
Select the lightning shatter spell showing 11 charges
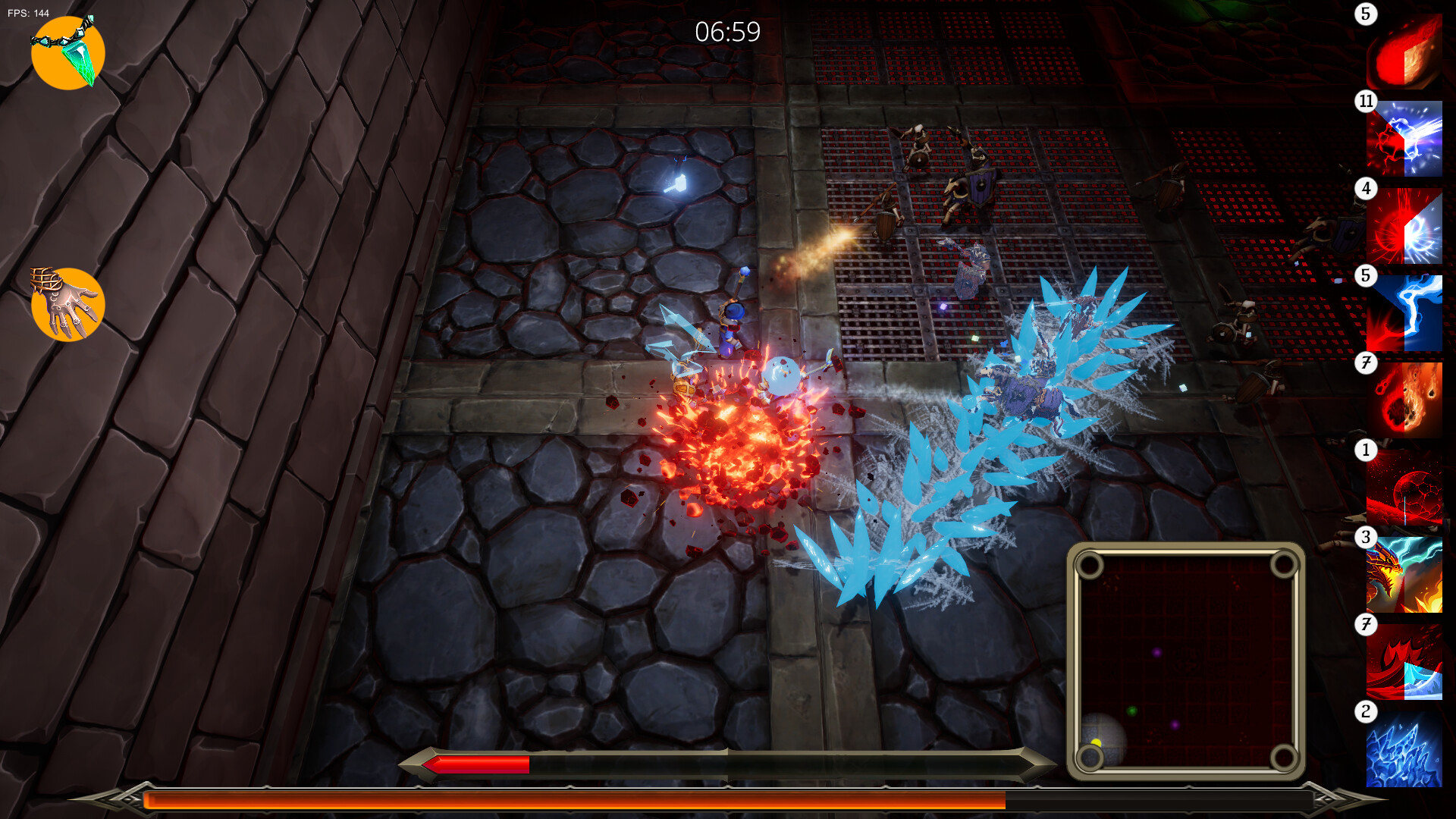pos(1407,140)
